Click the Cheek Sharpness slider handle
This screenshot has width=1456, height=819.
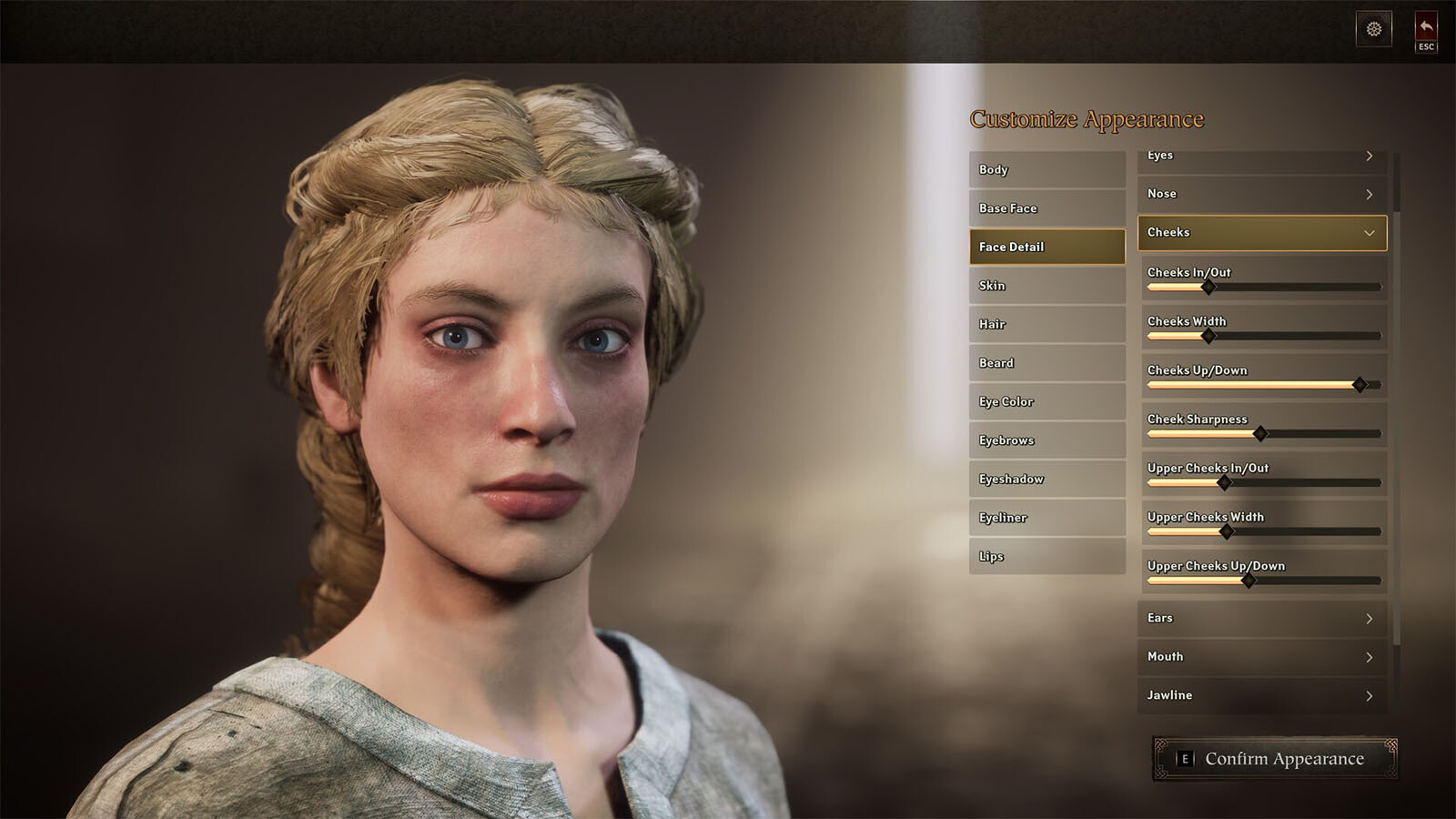pos(1260,434)
